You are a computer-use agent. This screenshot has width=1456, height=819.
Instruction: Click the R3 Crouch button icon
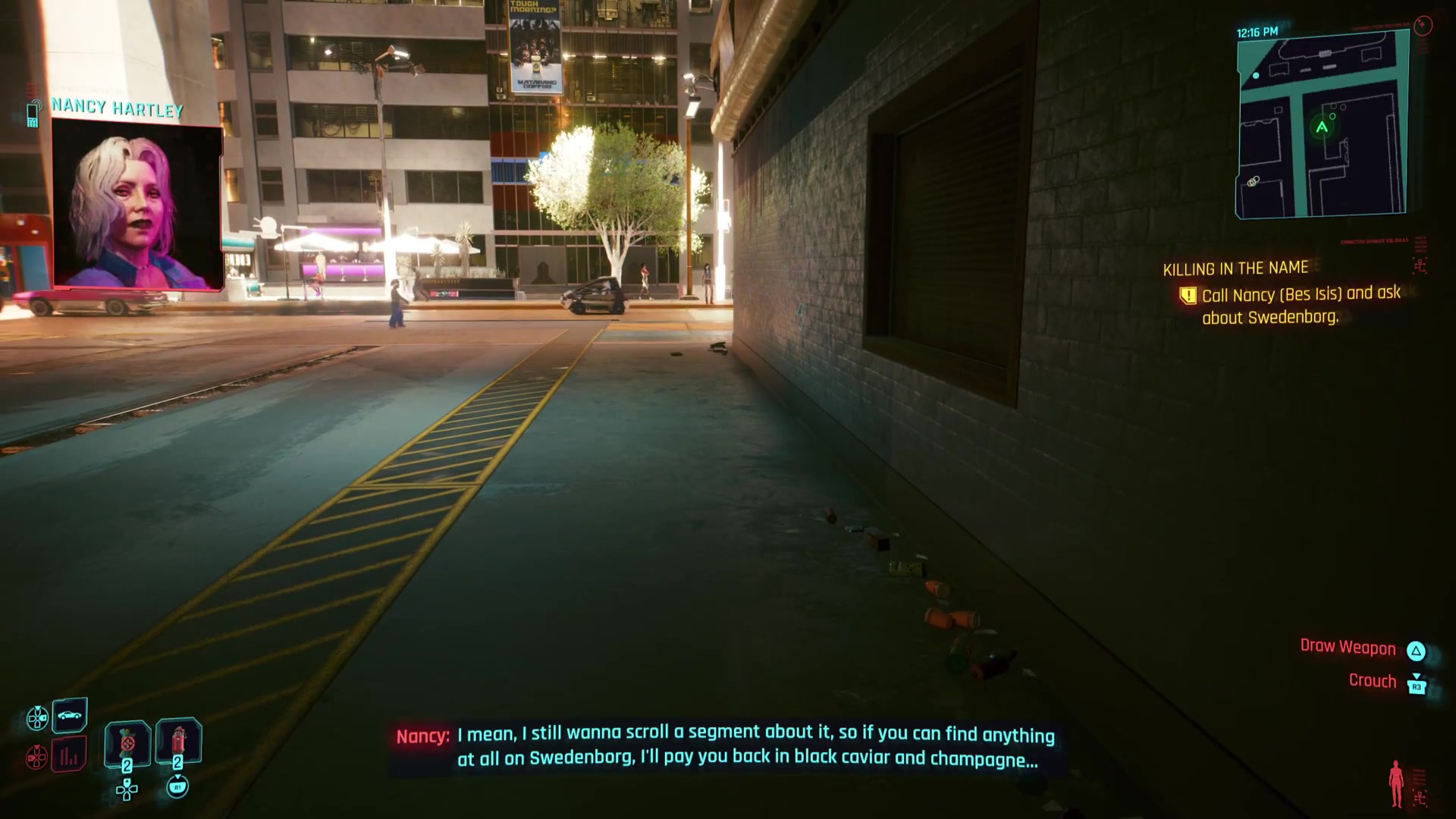coord(1417,686)
